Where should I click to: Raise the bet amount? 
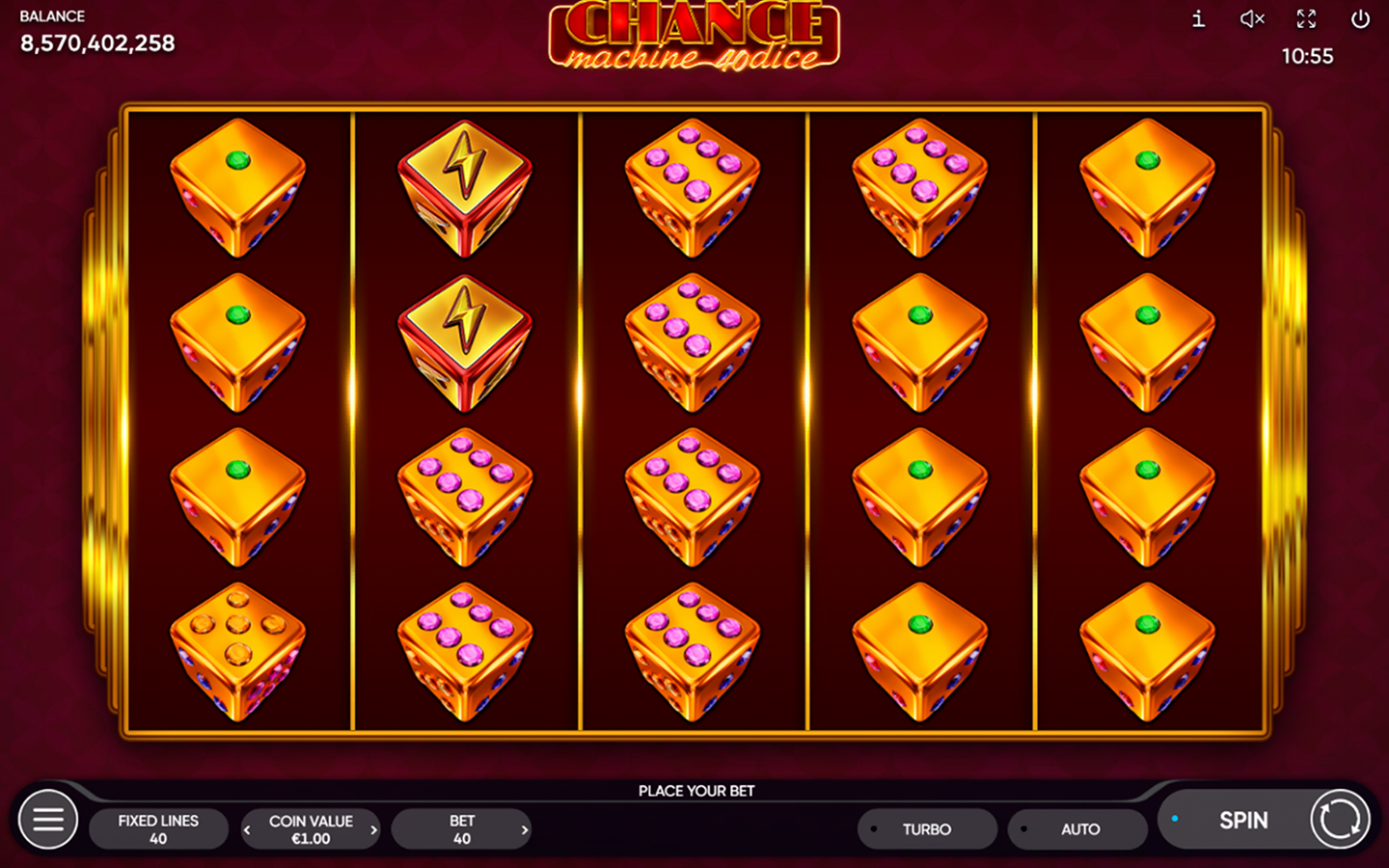click(x=525, y=829)
